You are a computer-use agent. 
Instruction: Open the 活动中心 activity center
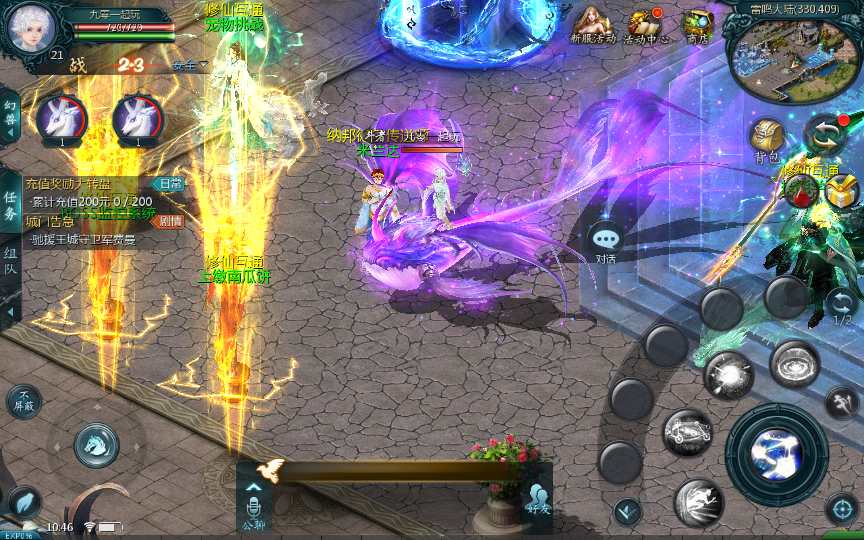(645, 26)
